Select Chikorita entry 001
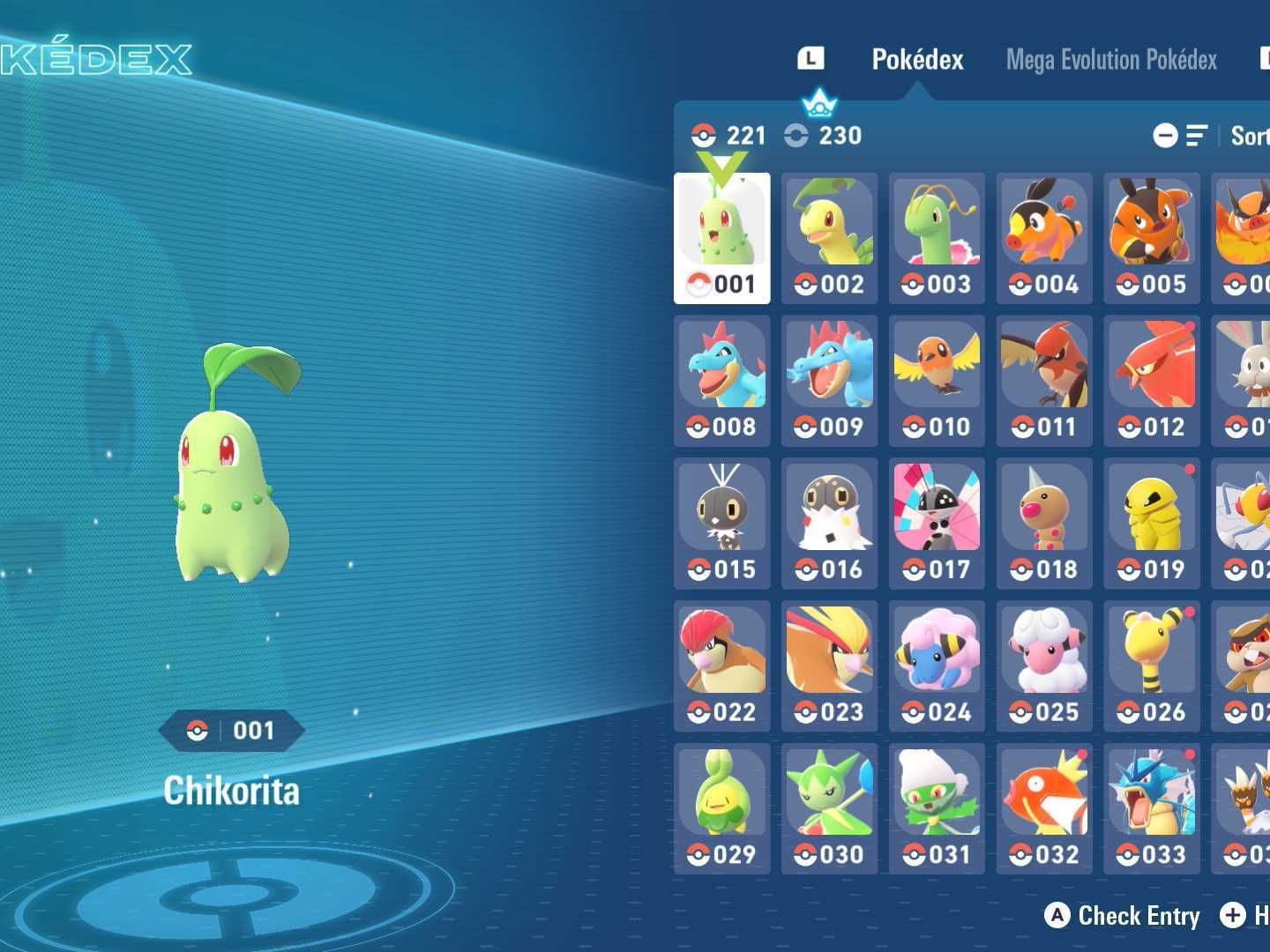The image size is (1270, 952). [721, 238]
